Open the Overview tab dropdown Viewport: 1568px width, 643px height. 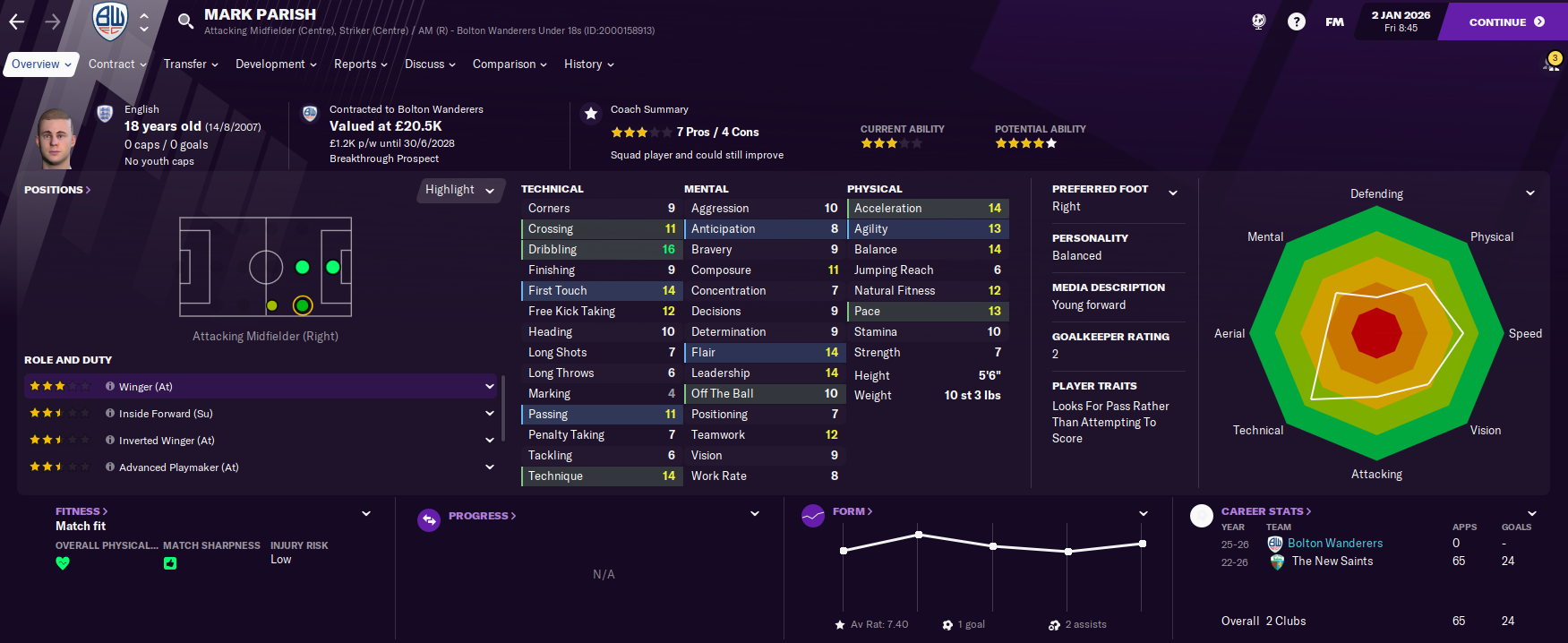(x=40, y=64)
